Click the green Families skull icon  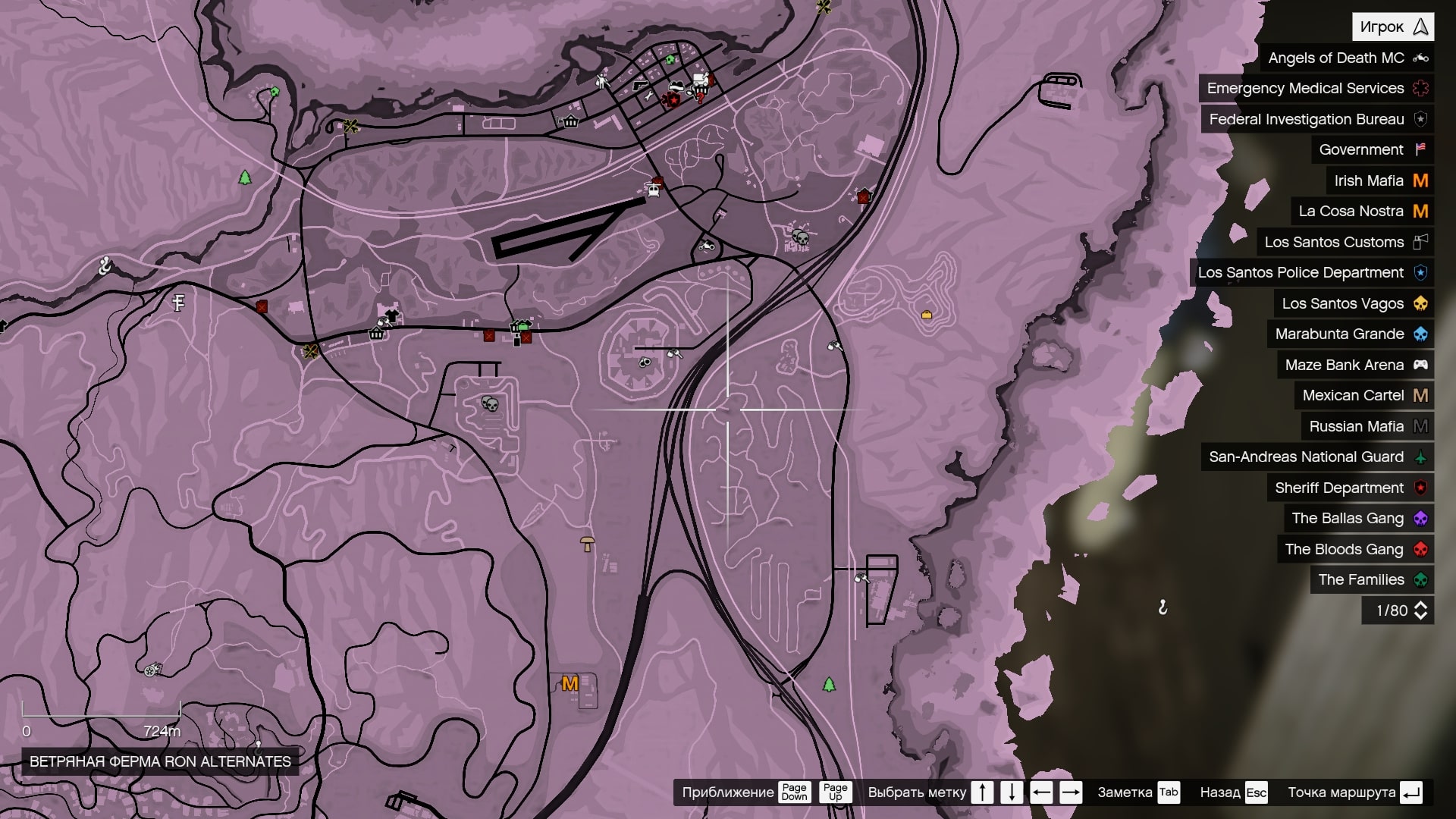click(1422, 579)
